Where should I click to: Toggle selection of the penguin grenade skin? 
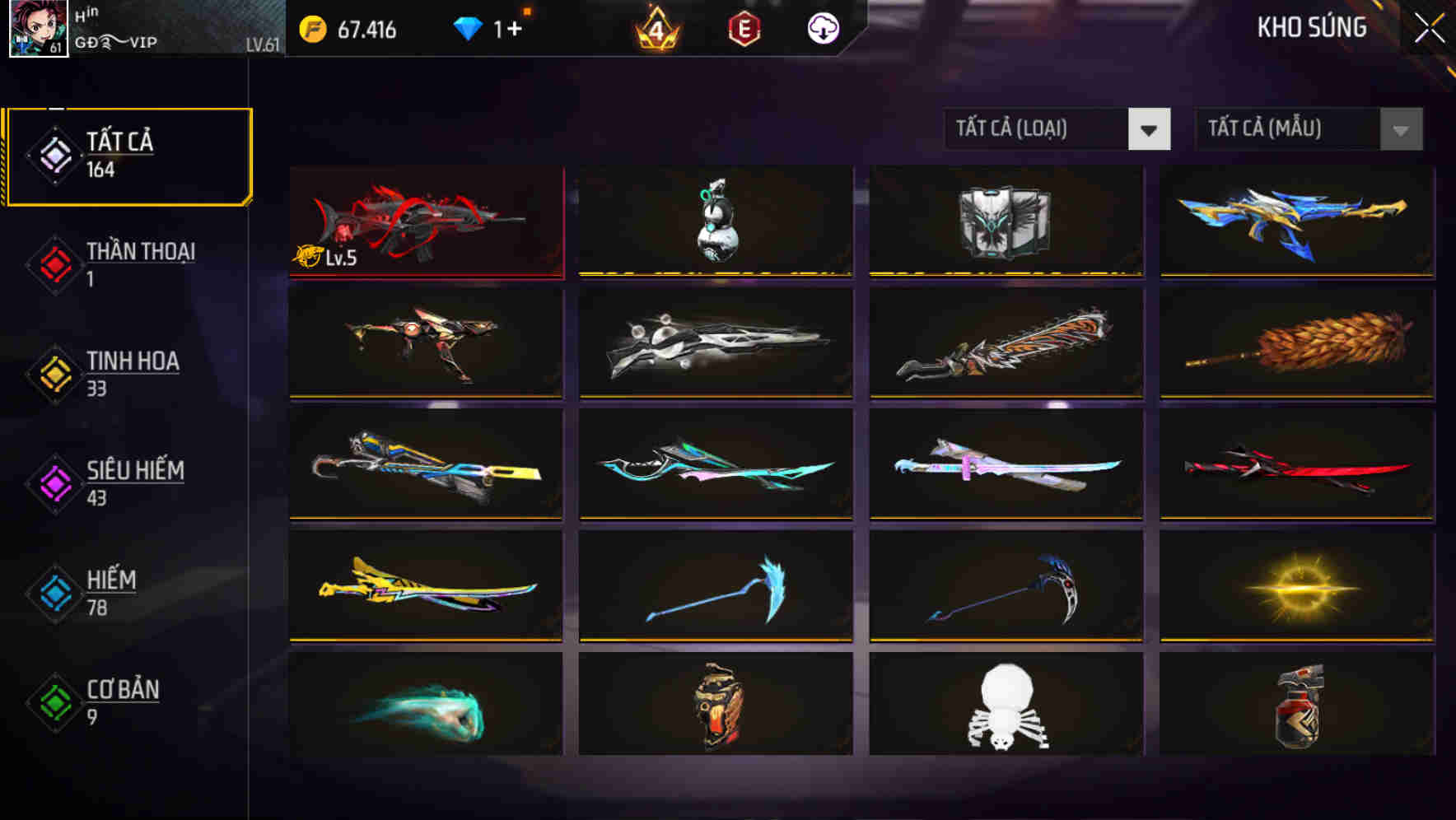716,221
